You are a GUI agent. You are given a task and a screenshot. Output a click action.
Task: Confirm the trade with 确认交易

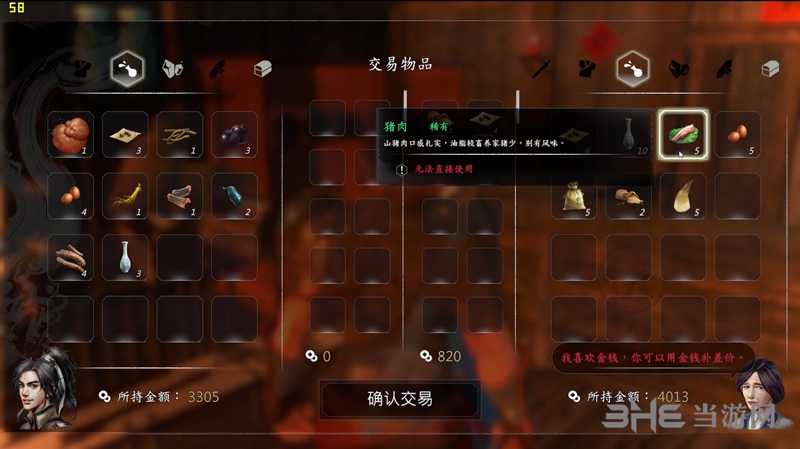pyautogui.click(x=399, y=399)
